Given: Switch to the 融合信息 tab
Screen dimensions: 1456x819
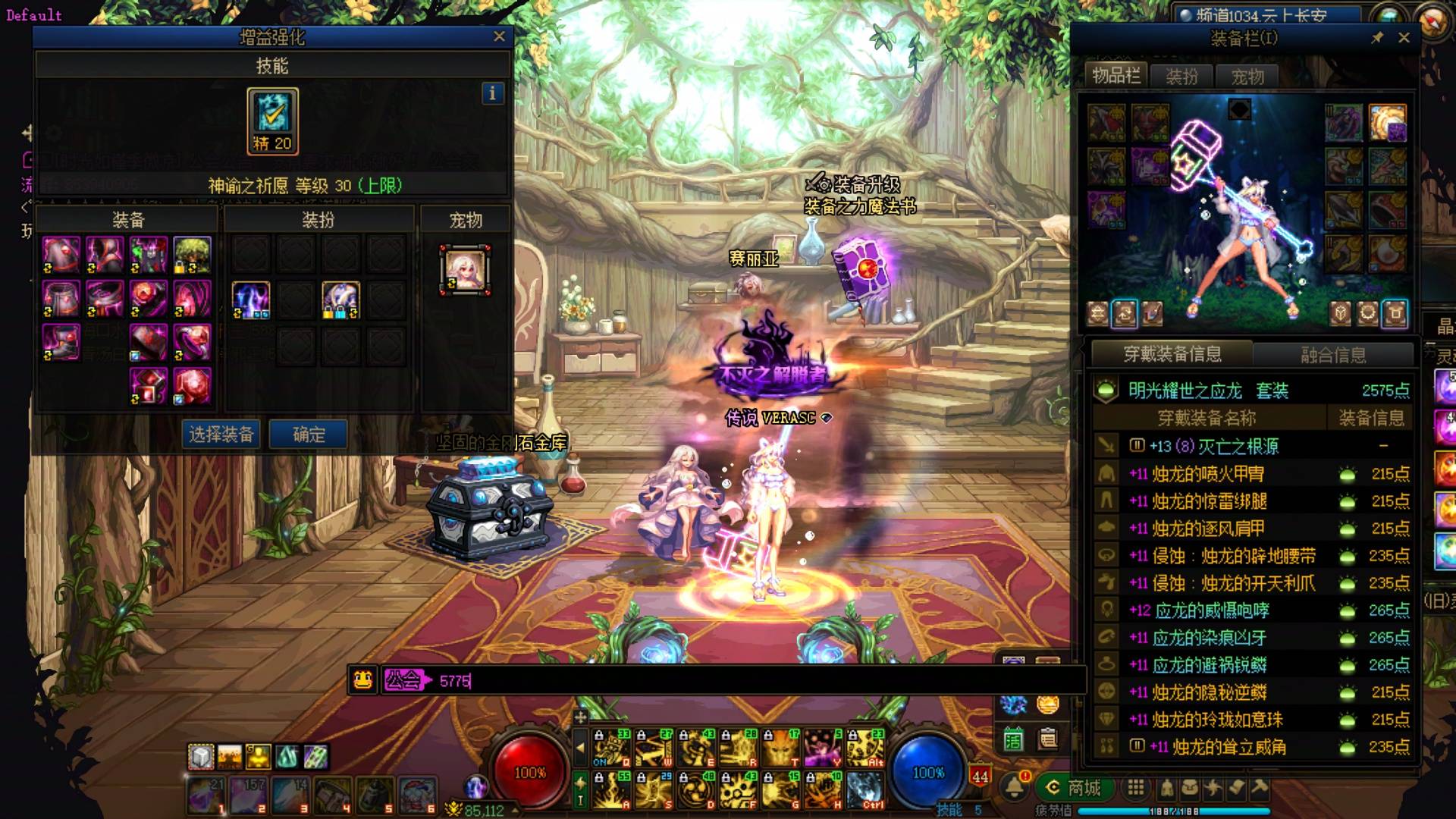Looking at the screenshot, I should pyautogui.click(x=1333, y=355).
